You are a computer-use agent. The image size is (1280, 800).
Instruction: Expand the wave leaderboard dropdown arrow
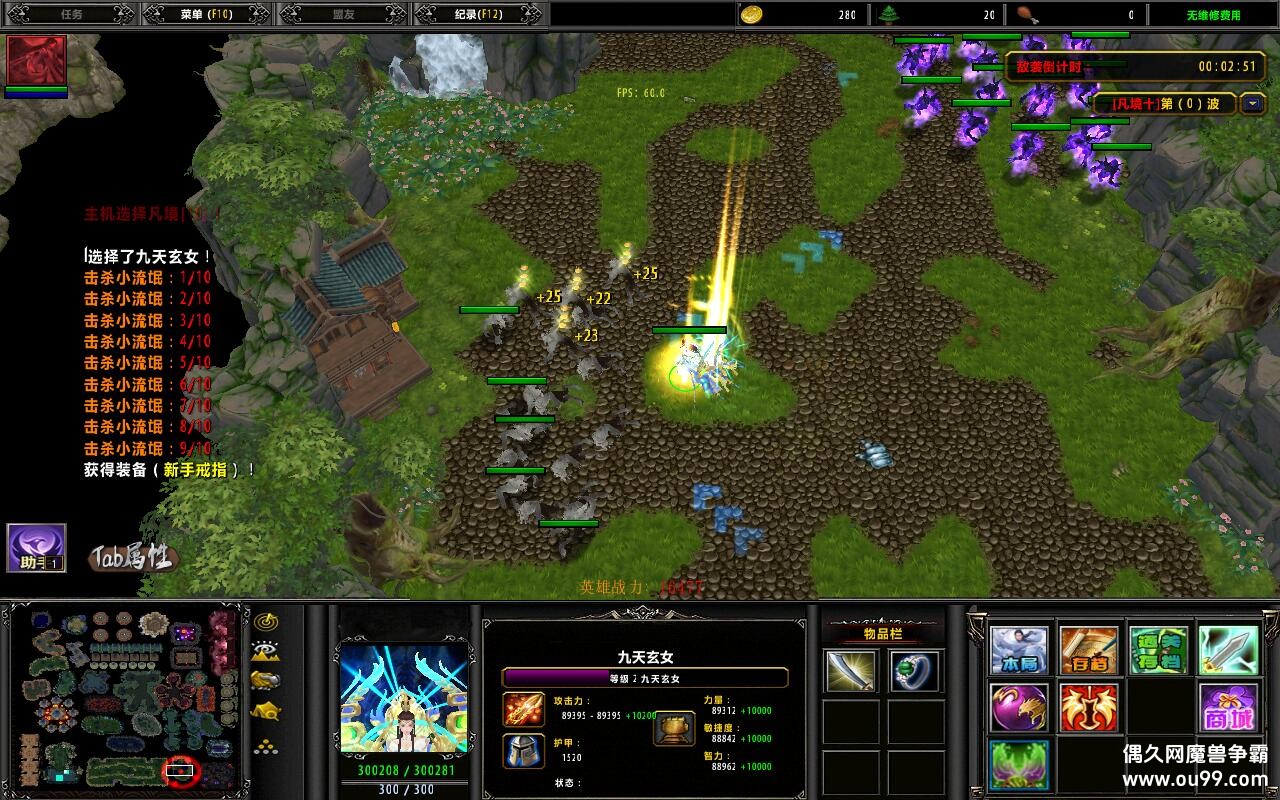1253,103
